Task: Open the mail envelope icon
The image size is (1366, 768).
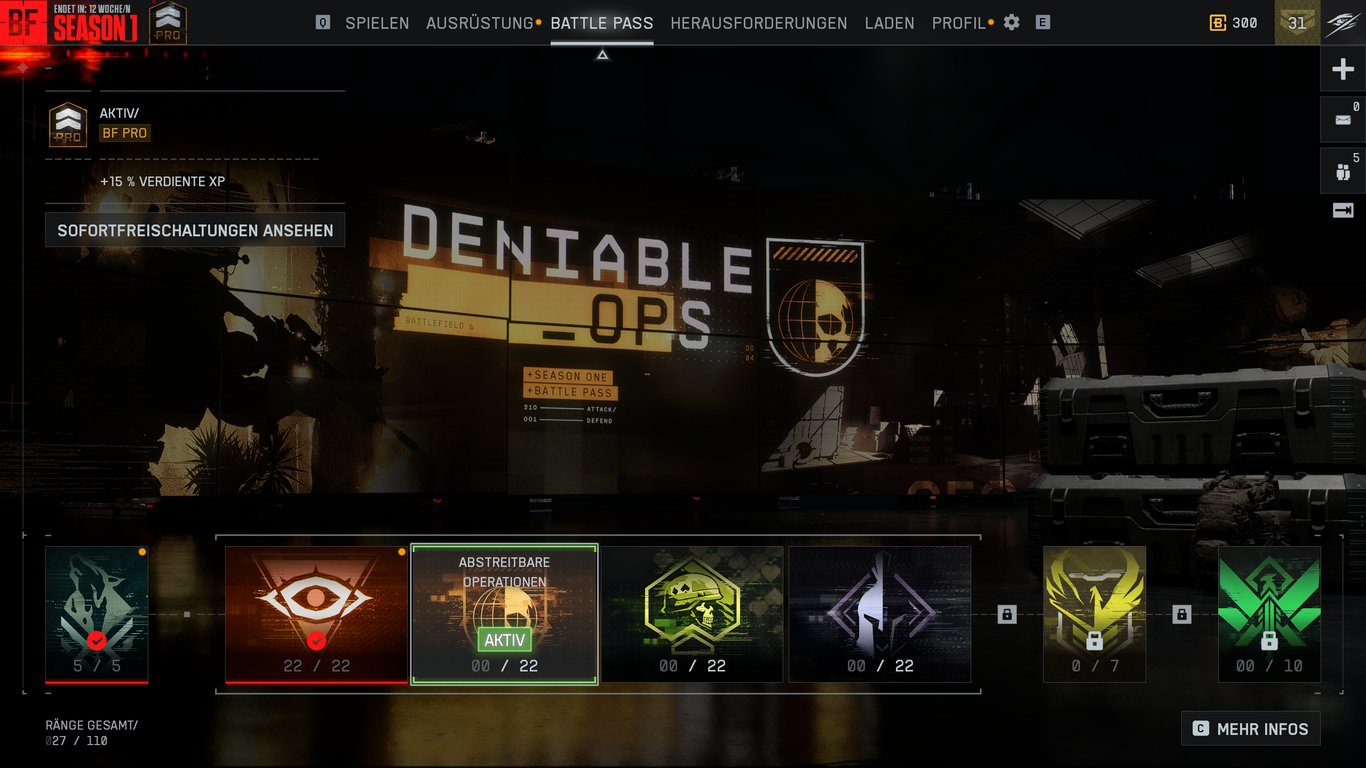Action: coord(1343,119)
